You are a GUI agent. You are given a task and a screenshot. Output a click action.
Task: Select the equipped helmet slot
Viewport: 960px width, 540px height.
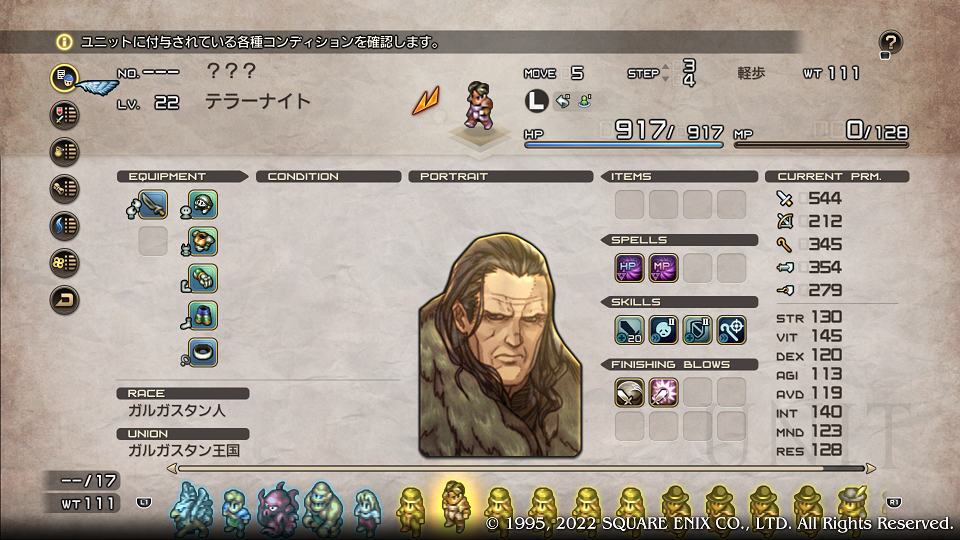point(203,204)
